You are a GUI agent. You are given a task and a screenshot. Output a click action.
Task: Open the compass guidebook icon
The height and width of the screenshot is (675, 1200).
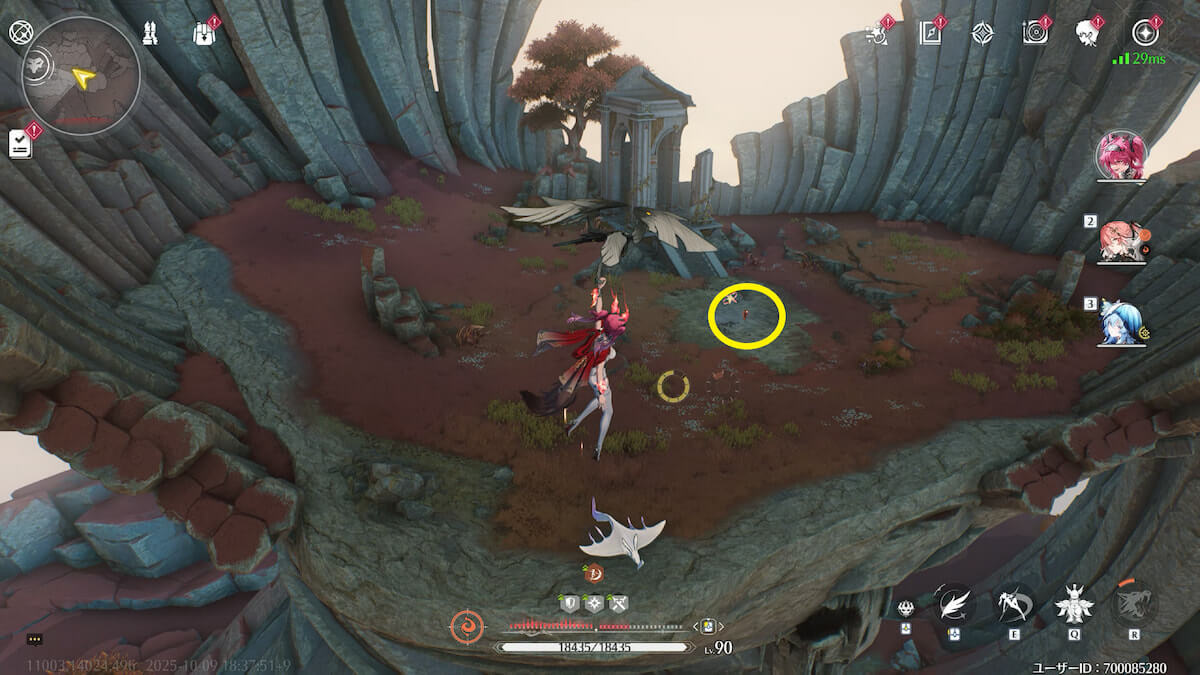(x=931, y=33)
